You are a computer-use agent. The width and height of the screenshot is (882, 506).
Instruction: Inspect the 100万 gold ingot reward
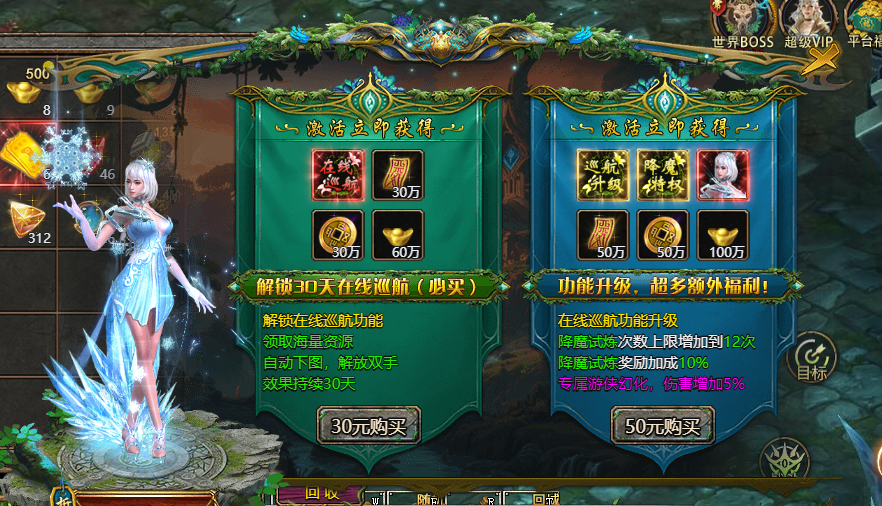(722, 235)
